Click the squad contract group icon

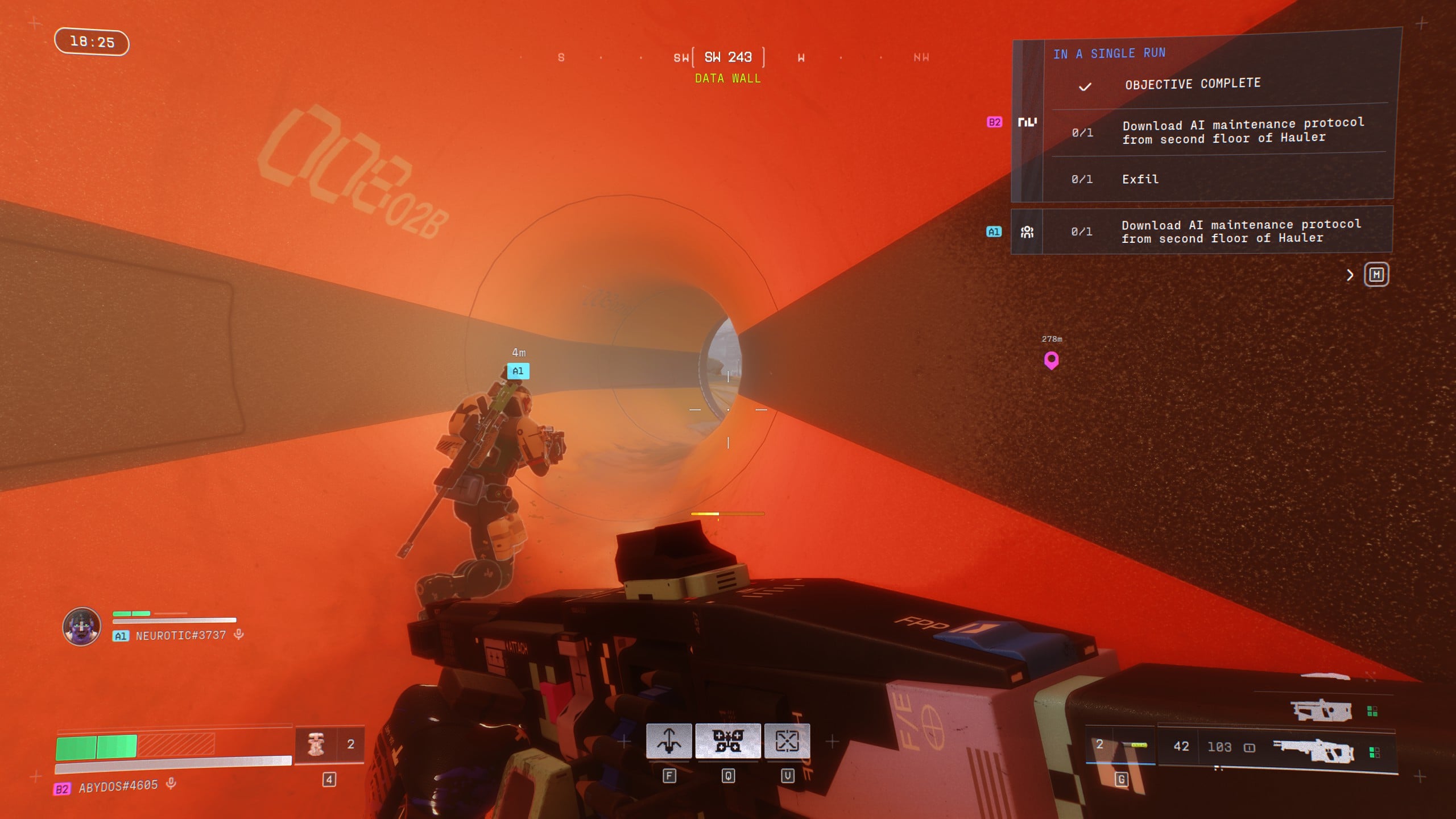tap(1027, 231)
